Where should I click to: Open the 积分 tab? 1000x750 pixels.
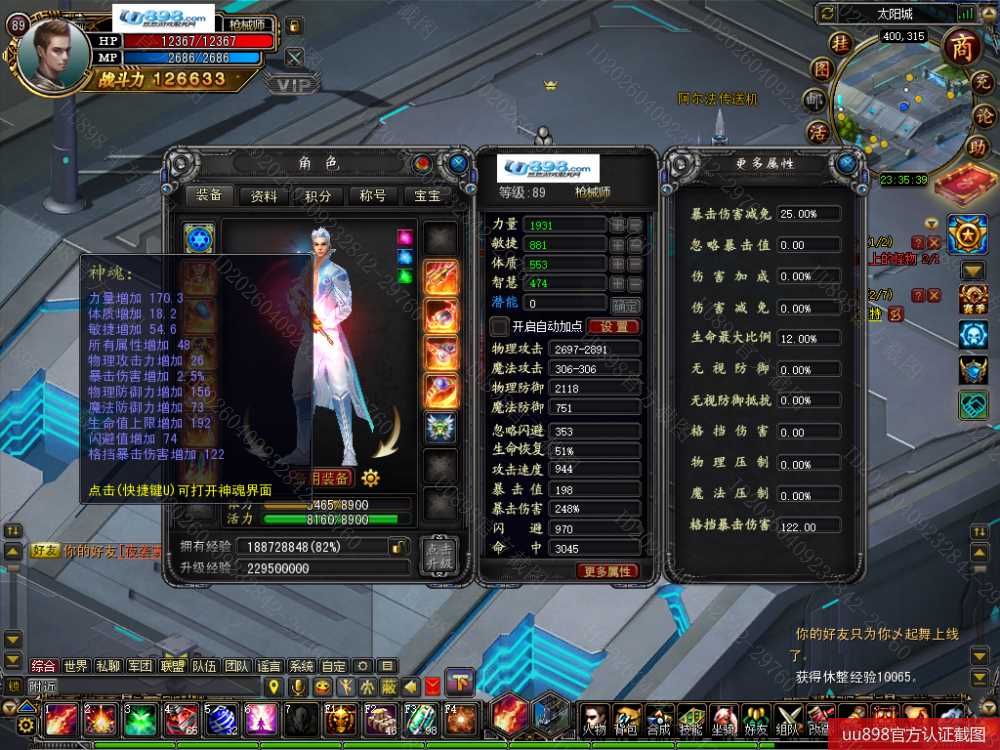coord(319,196)
